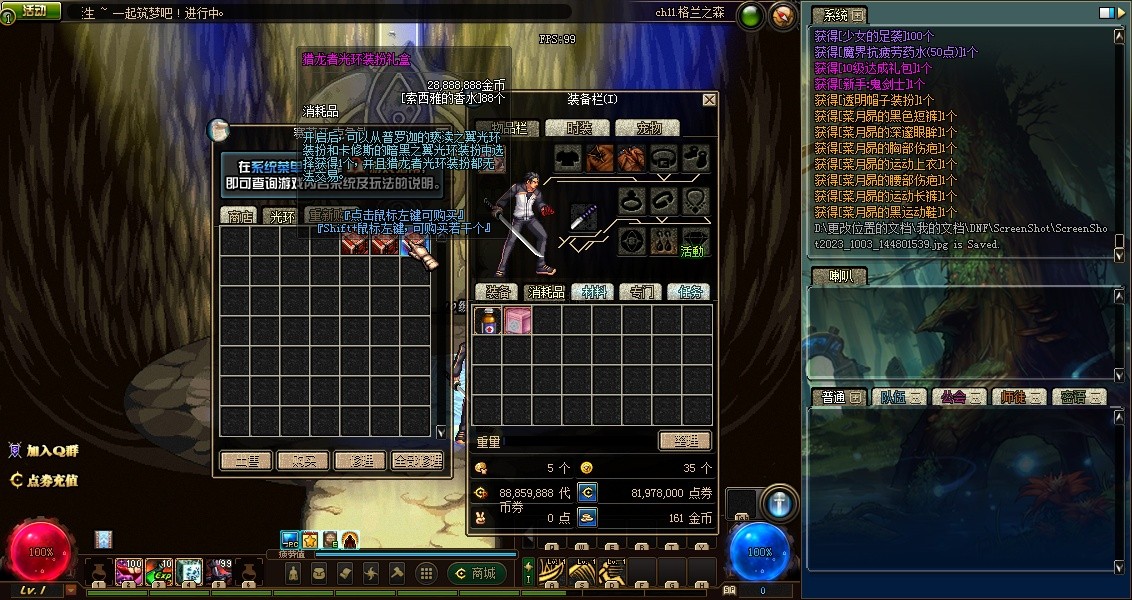Click the potion bottle in the inventory
The image size is (1132, 600).
click(487, 320)
